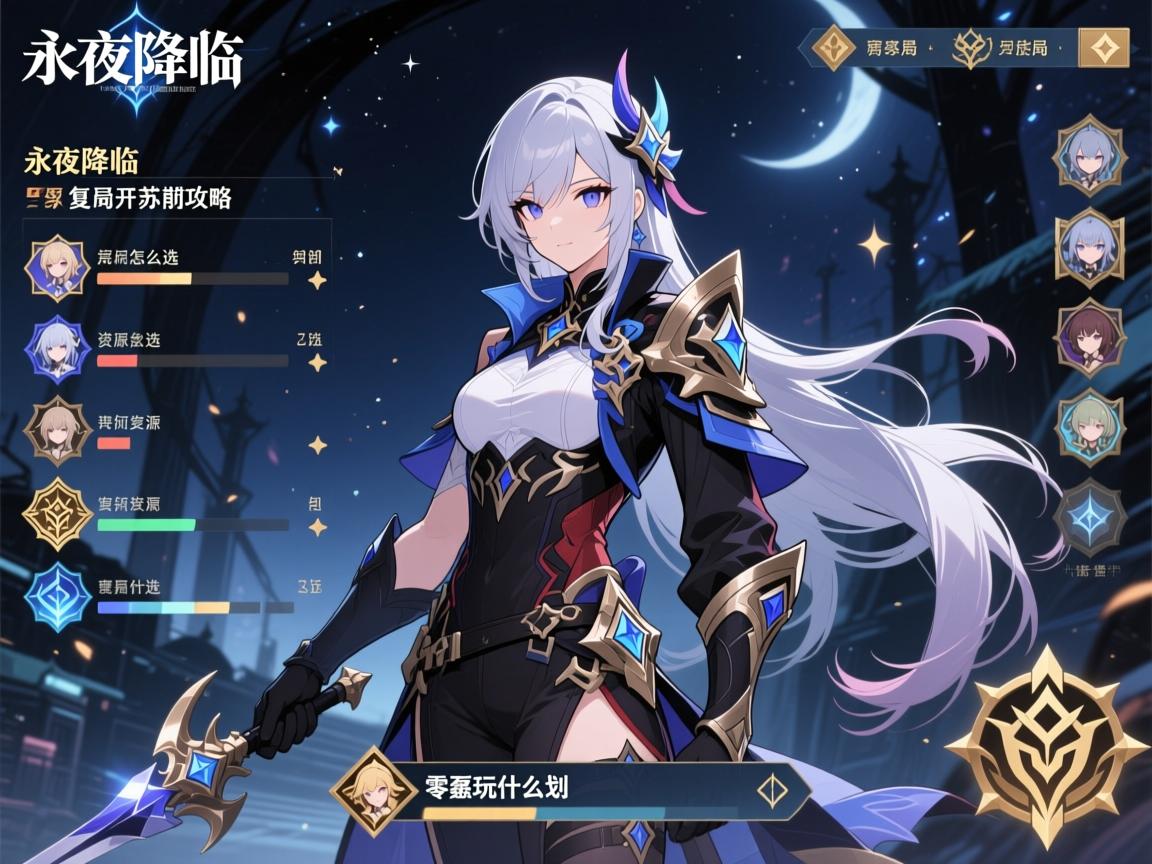Activate the large golden spiked emblem

1046,747
